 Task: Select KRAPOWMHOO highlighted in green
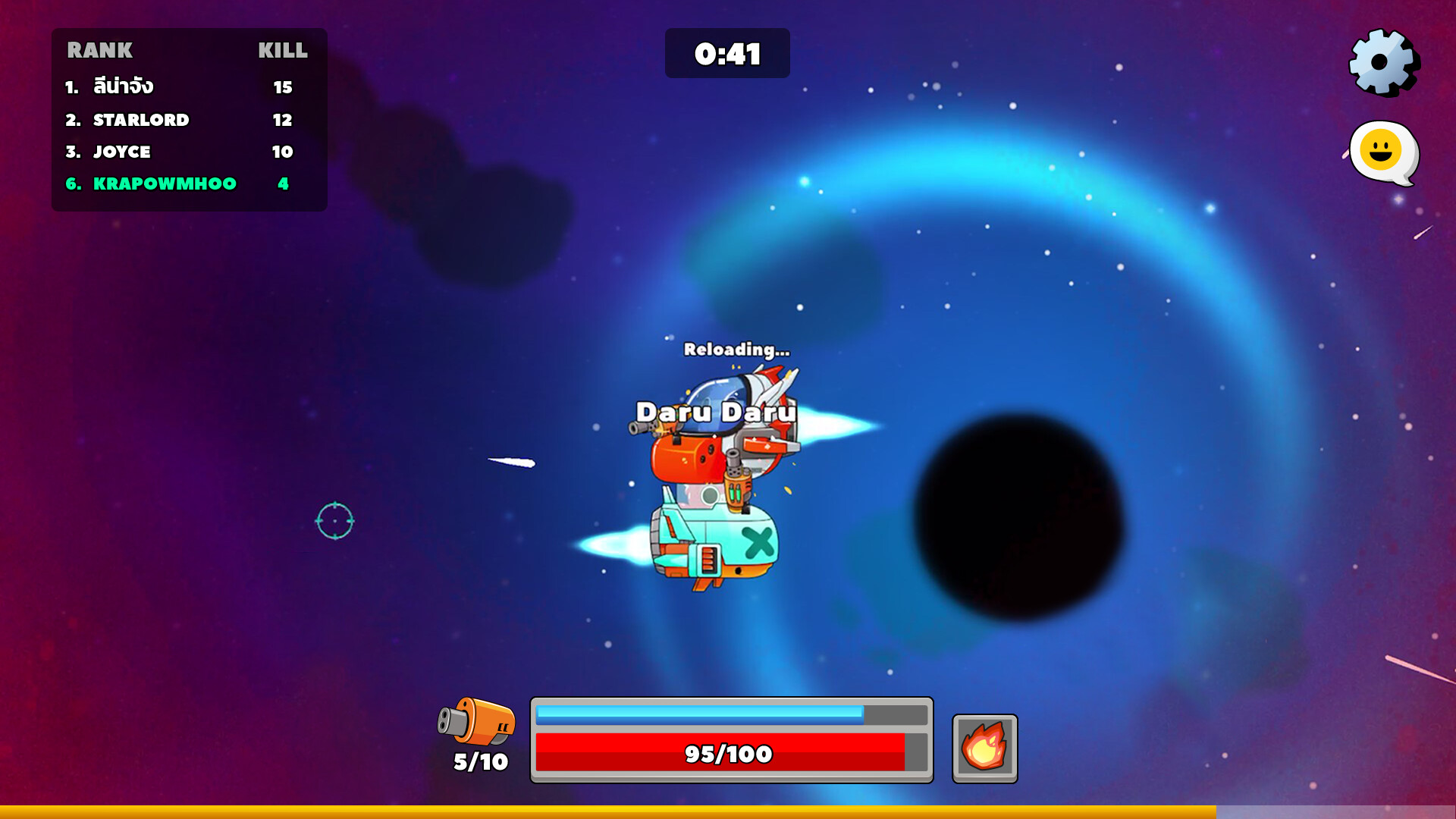tap(163, 183)
